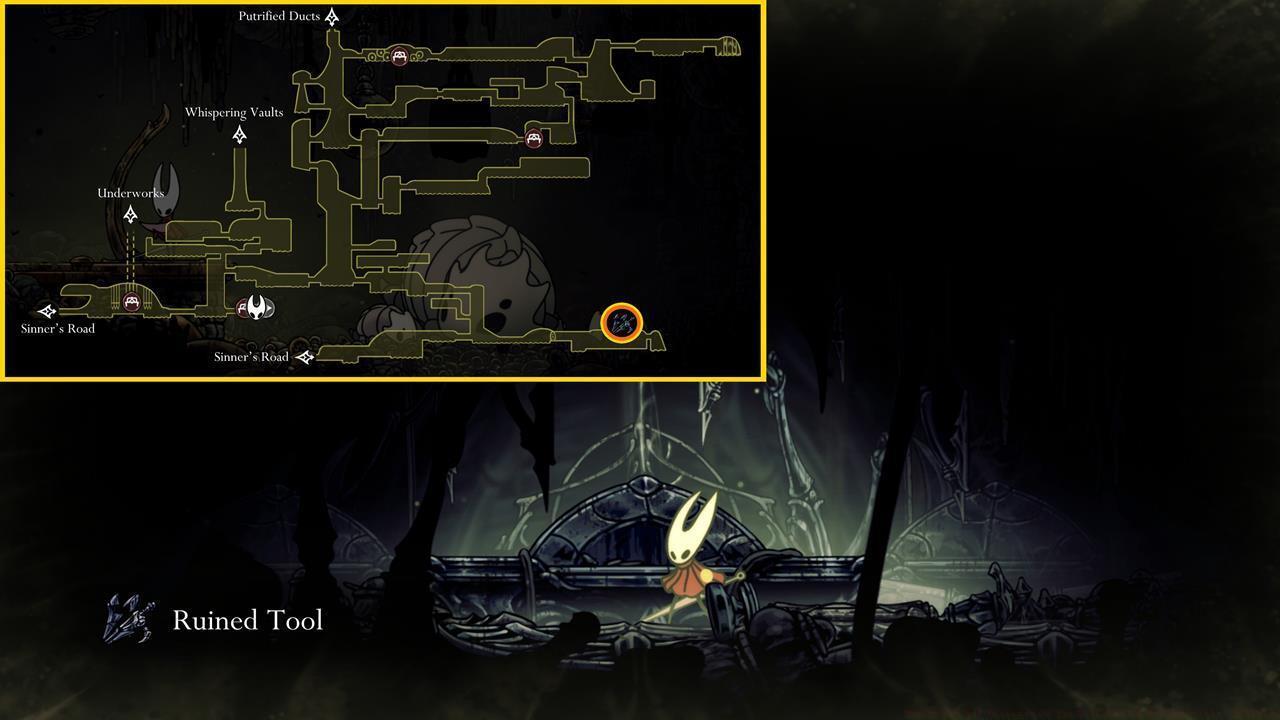
Task: Click the left Sinner's Road exit arrow
Action: [x=45, y=311]
